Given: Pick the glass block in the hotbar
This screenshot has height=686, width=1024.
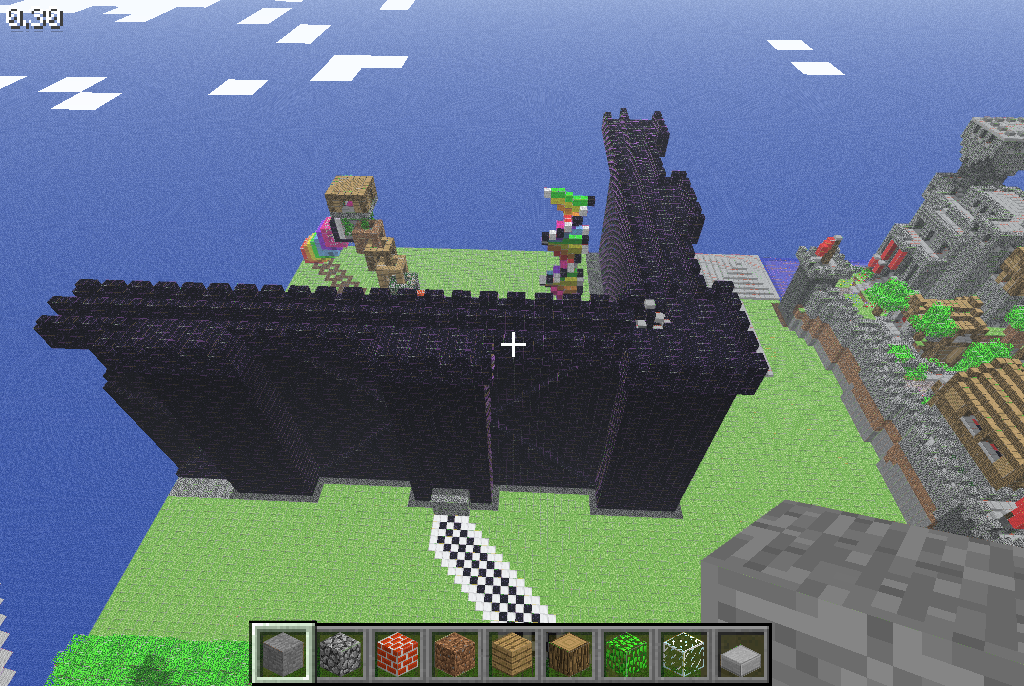Looking at the screenshot, I should coord(682,654).
